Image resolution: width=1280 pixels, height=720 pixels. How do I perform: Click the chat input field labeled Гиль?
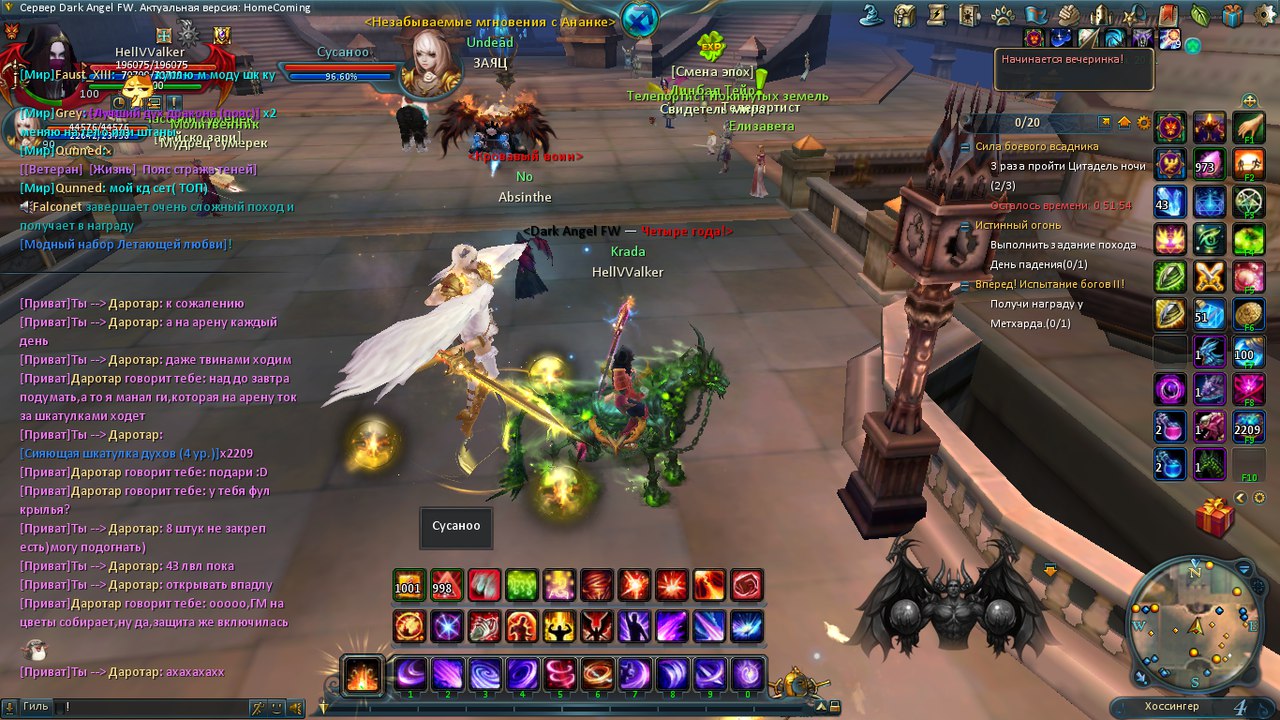coord(150,707)
